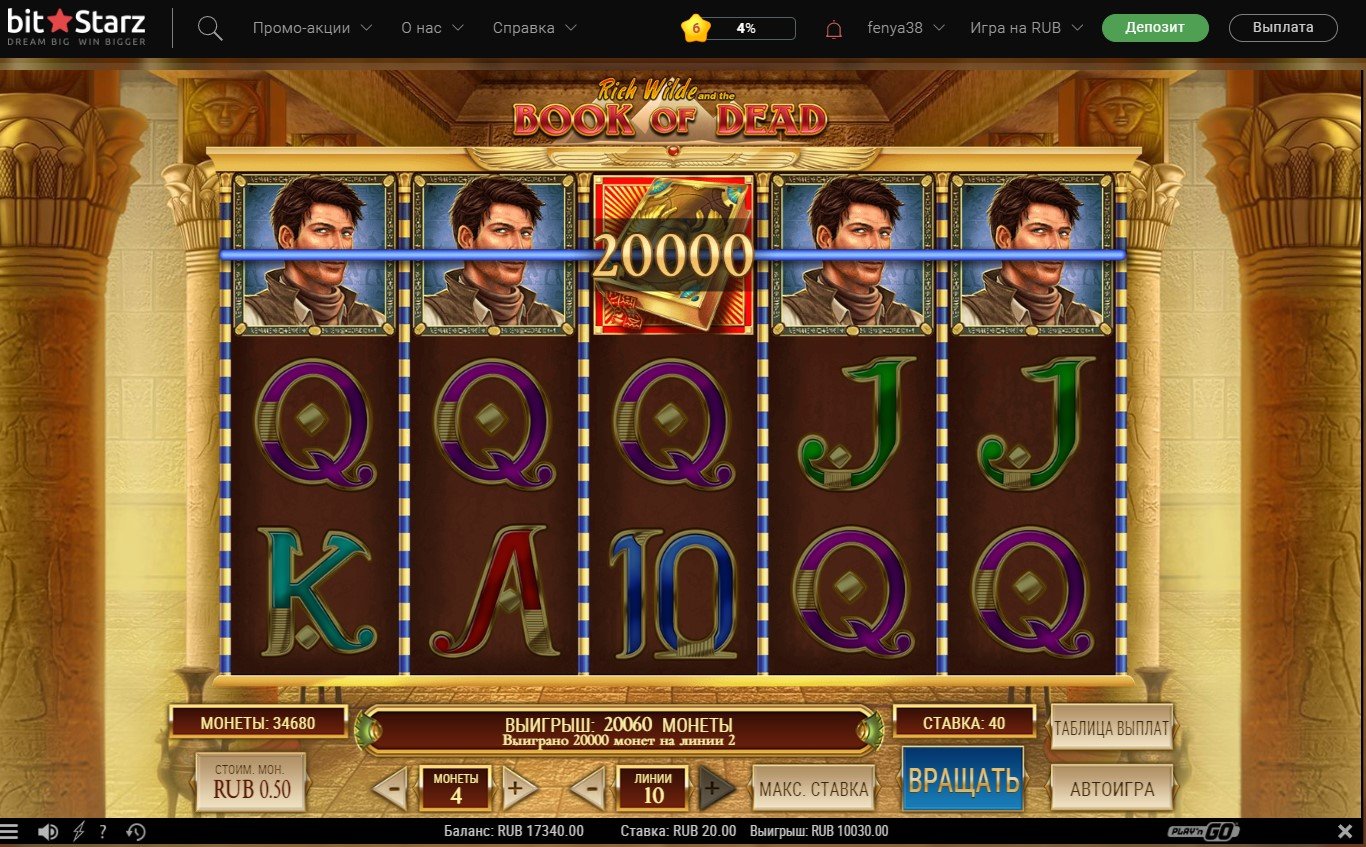Toggle the sound speaker icon
Image resolution: width=1366 pixels, height=847 pixels.
click(47, 832)
